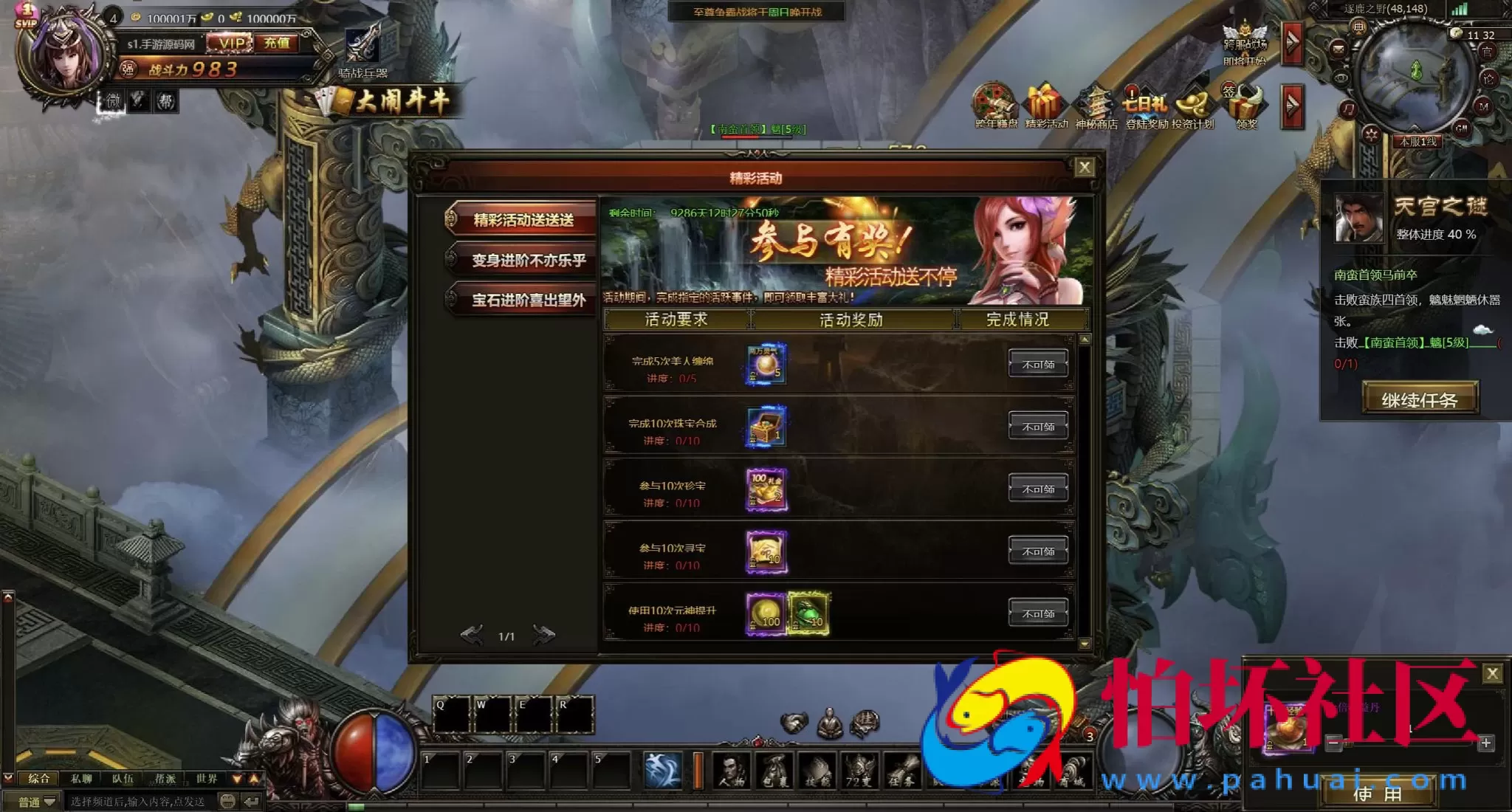Open the 包裹 inventory bag
Viewport: 1512px width, 812px height.
click(x=774, y=771)
